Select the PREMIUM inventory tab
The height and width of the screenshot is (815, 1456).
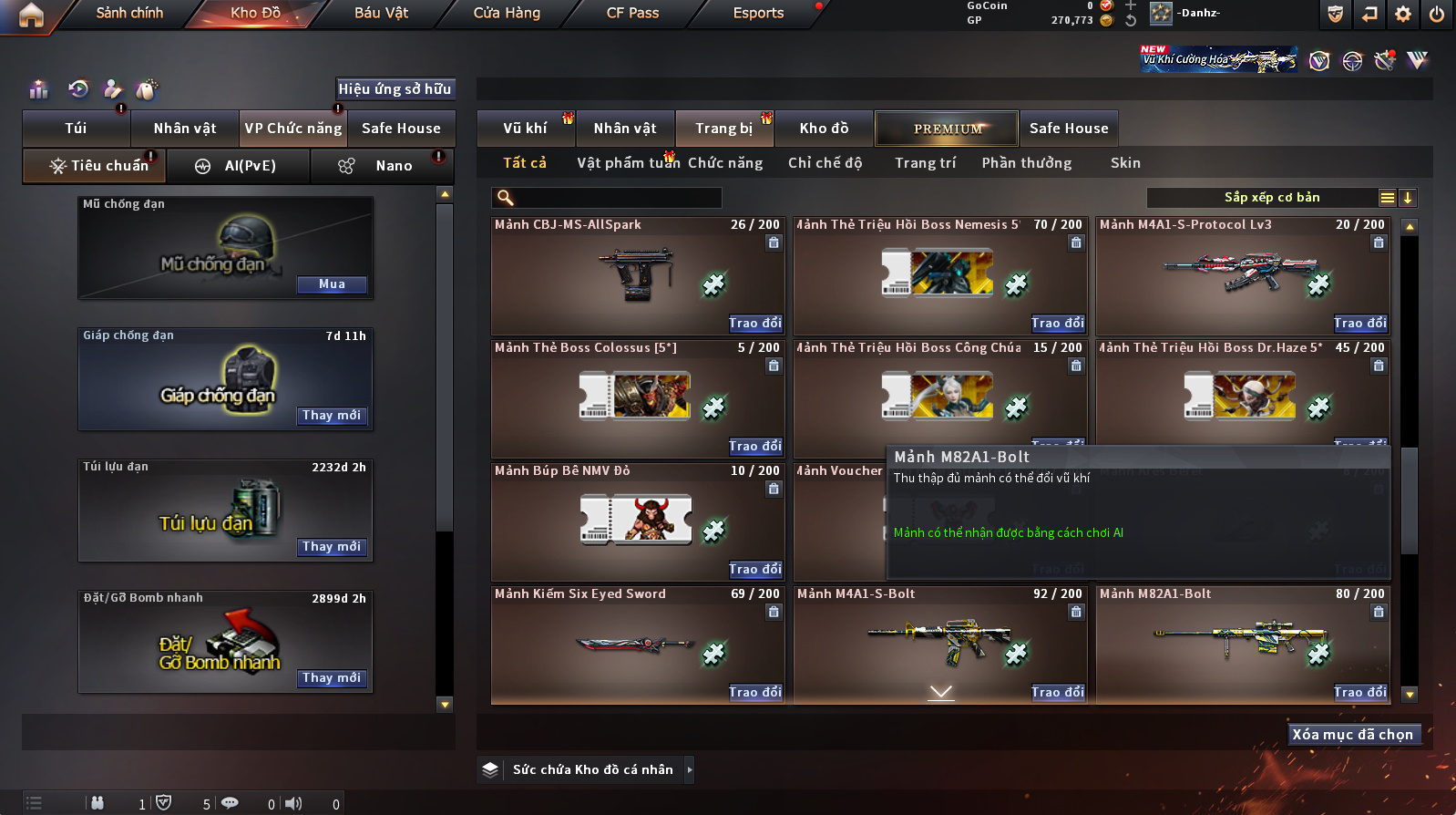coord(948,129)
